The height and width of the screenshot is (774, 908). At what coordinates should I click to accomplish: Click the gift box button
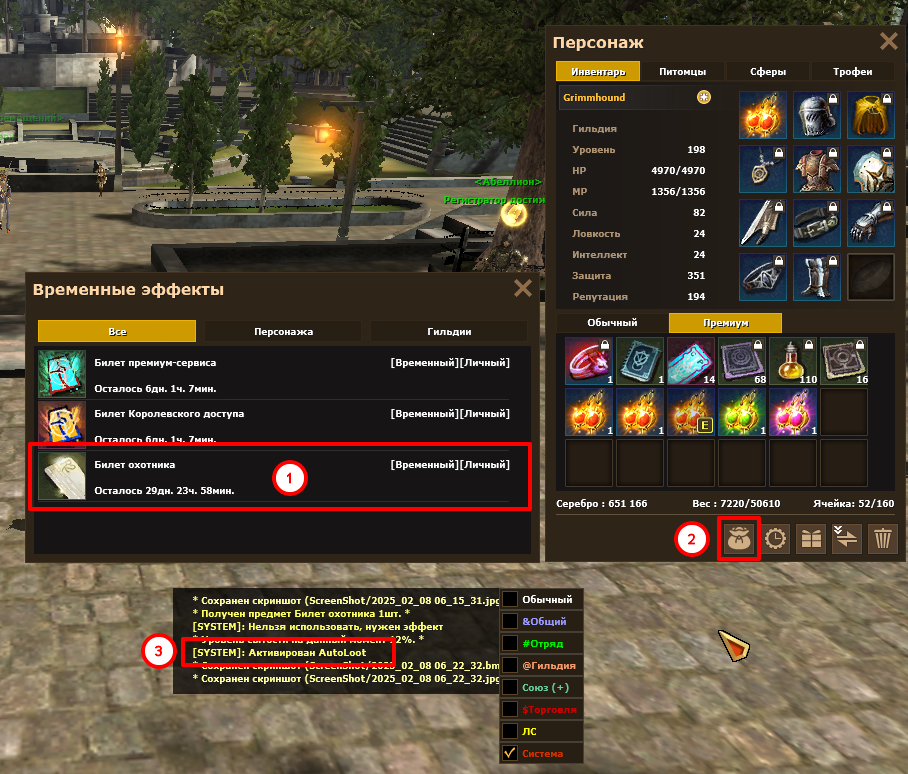pos(810,540)
